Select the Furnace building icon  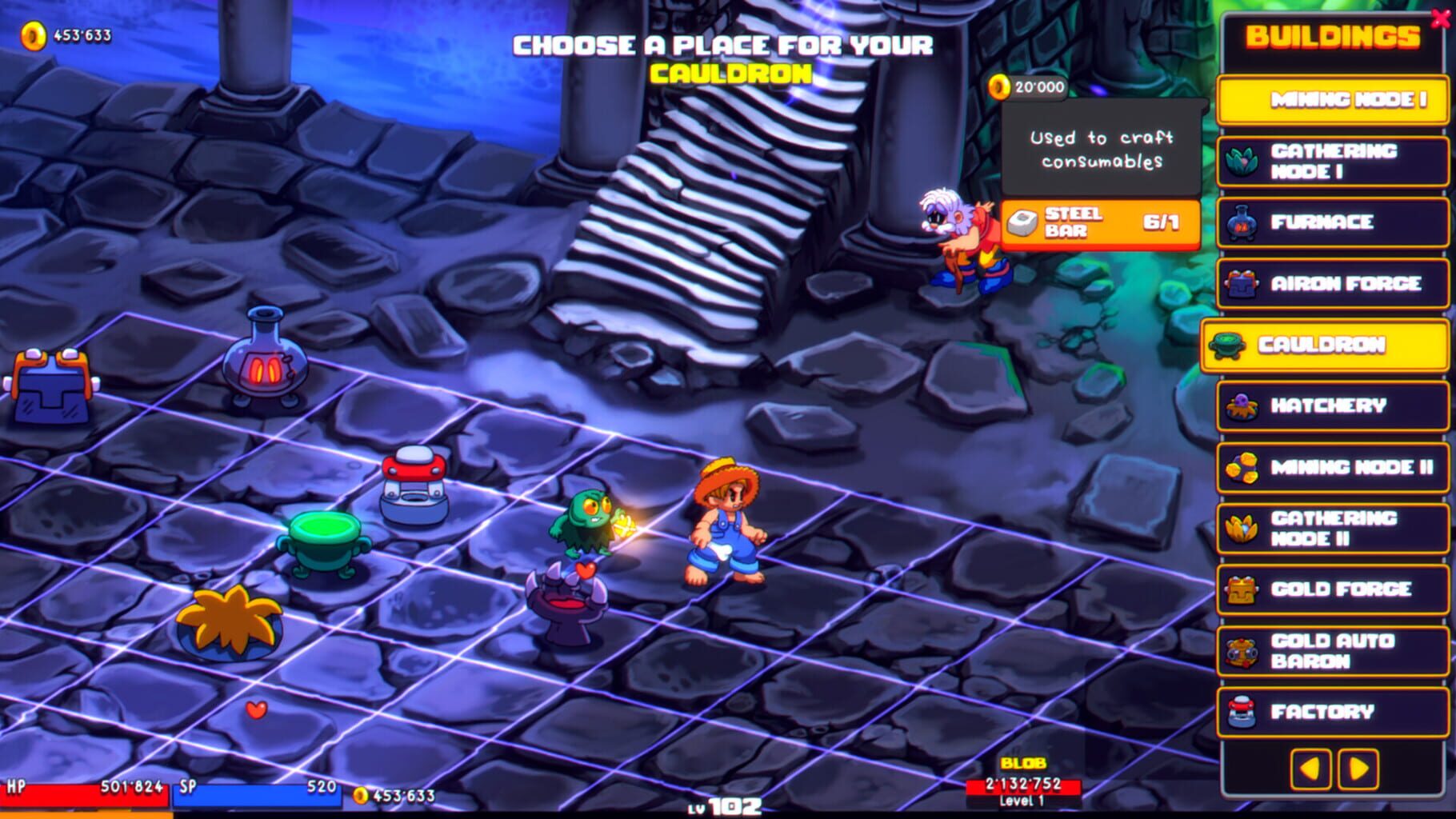coord(1242,222)
